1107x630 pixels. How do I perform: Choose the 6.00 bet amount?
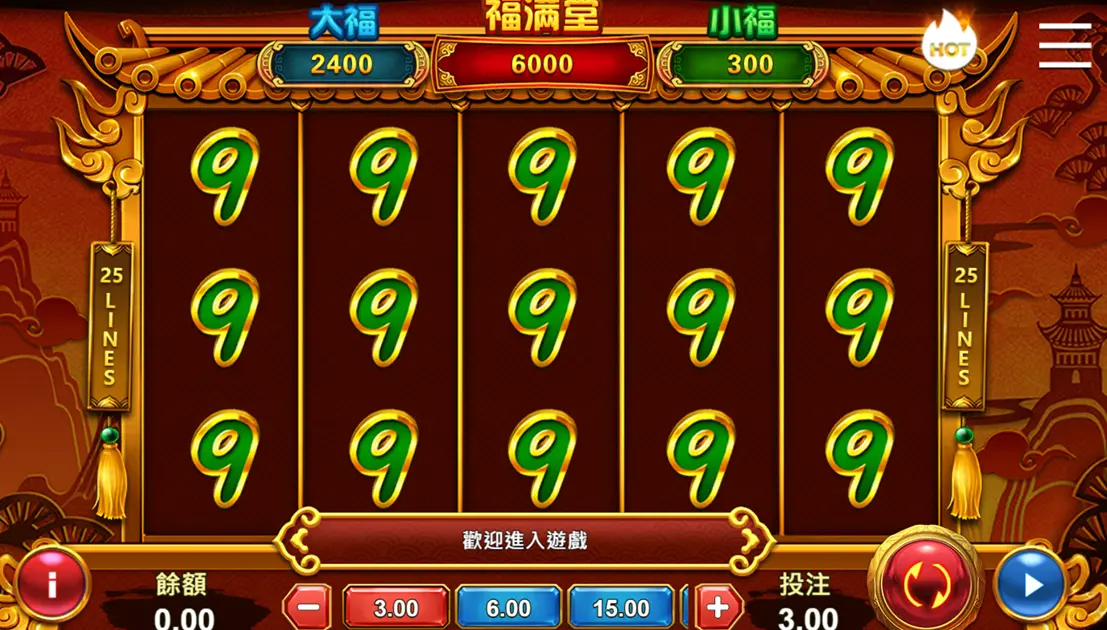click(508, 607)
